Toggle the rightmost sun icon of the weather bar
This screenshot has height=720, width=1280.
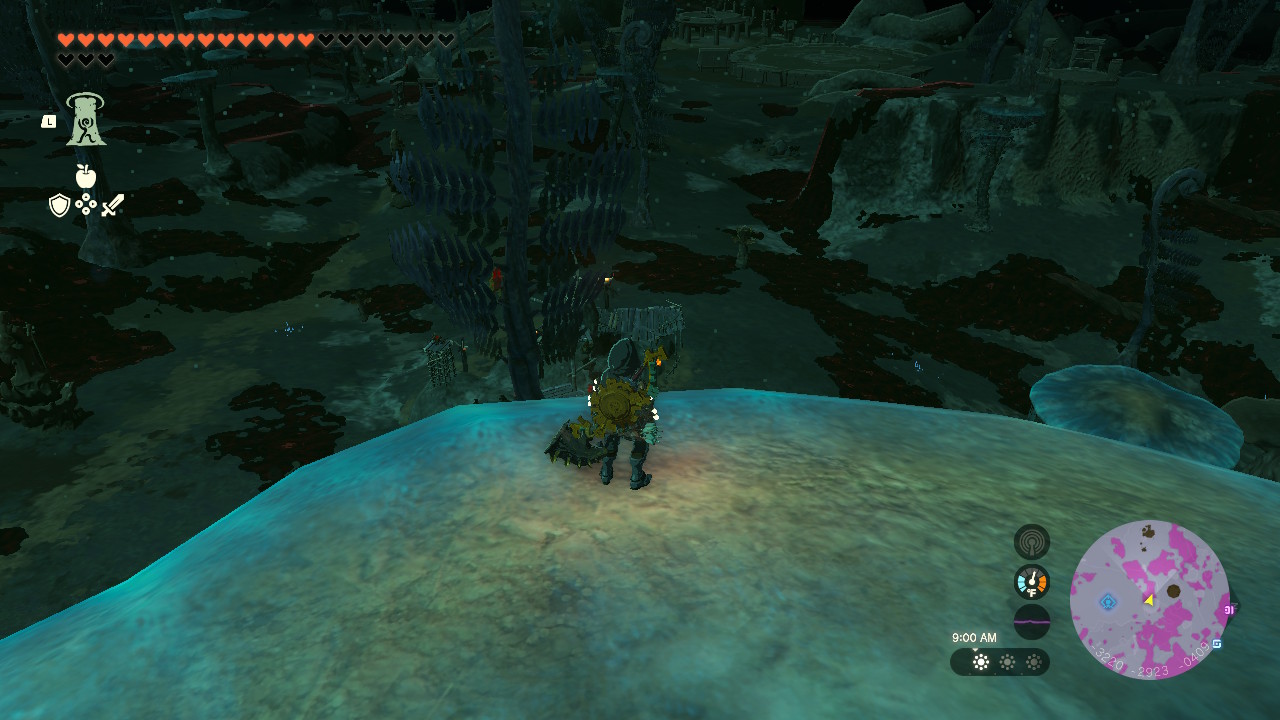(1034, 661)
